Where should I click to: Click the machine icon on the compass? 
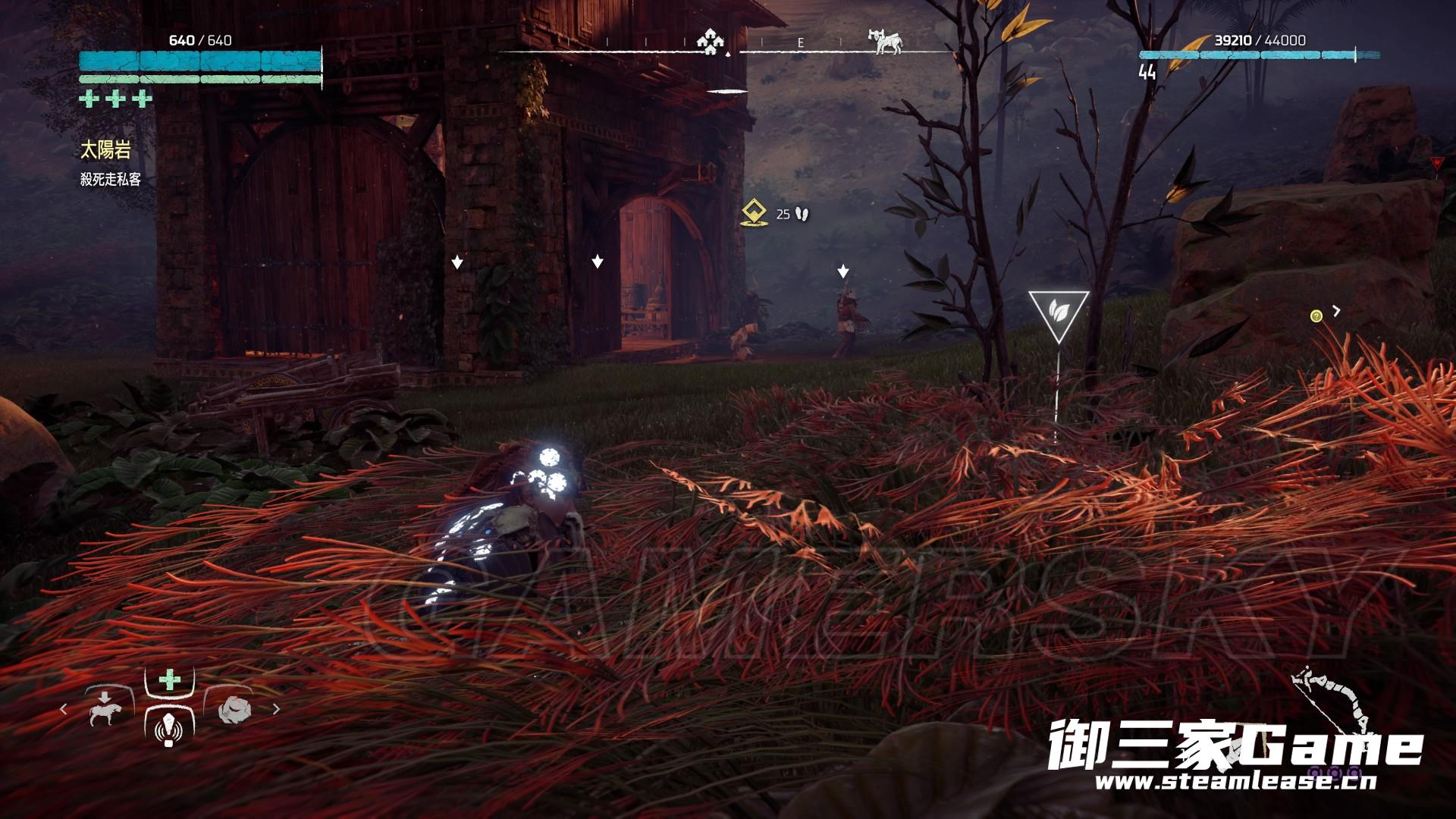point(886,42)
